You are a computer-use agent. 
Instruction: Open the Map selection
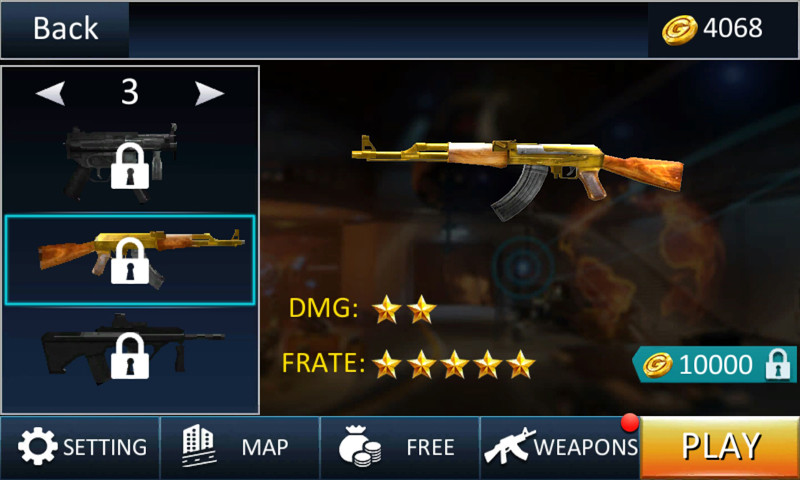(240, 447)
